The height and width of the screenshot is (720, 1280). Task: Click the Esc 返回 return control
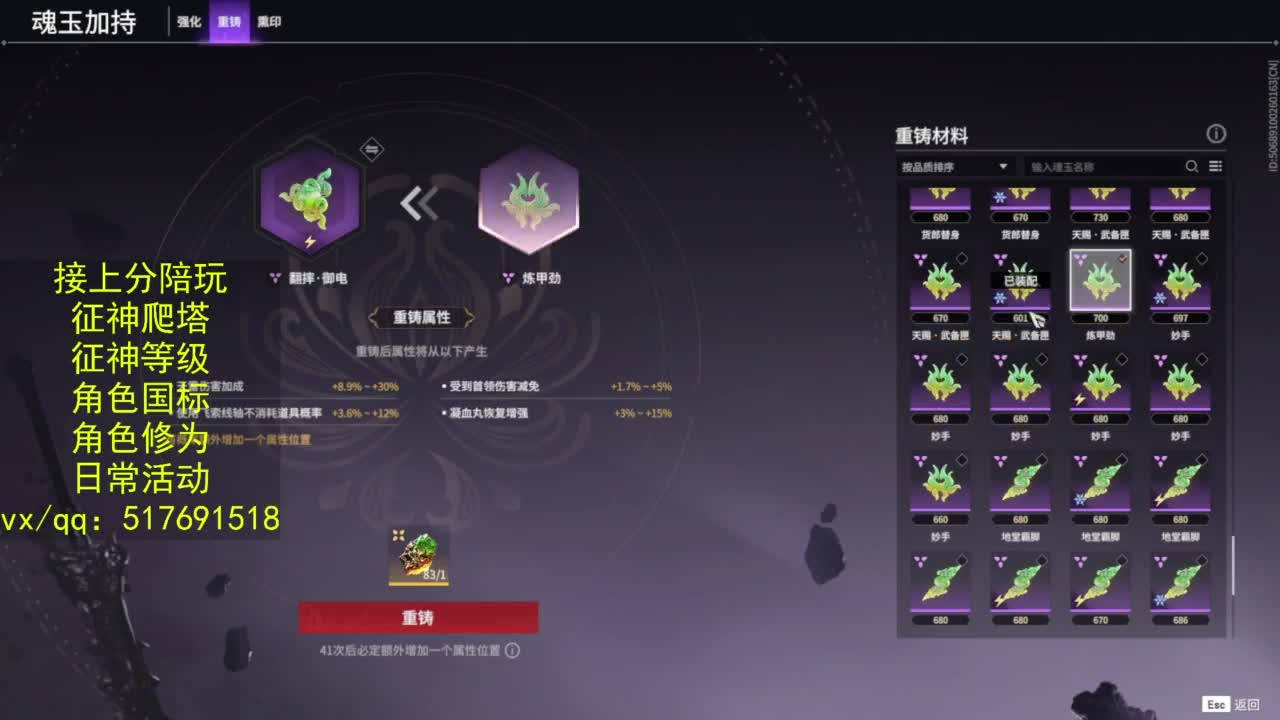tap(1229, 704)
